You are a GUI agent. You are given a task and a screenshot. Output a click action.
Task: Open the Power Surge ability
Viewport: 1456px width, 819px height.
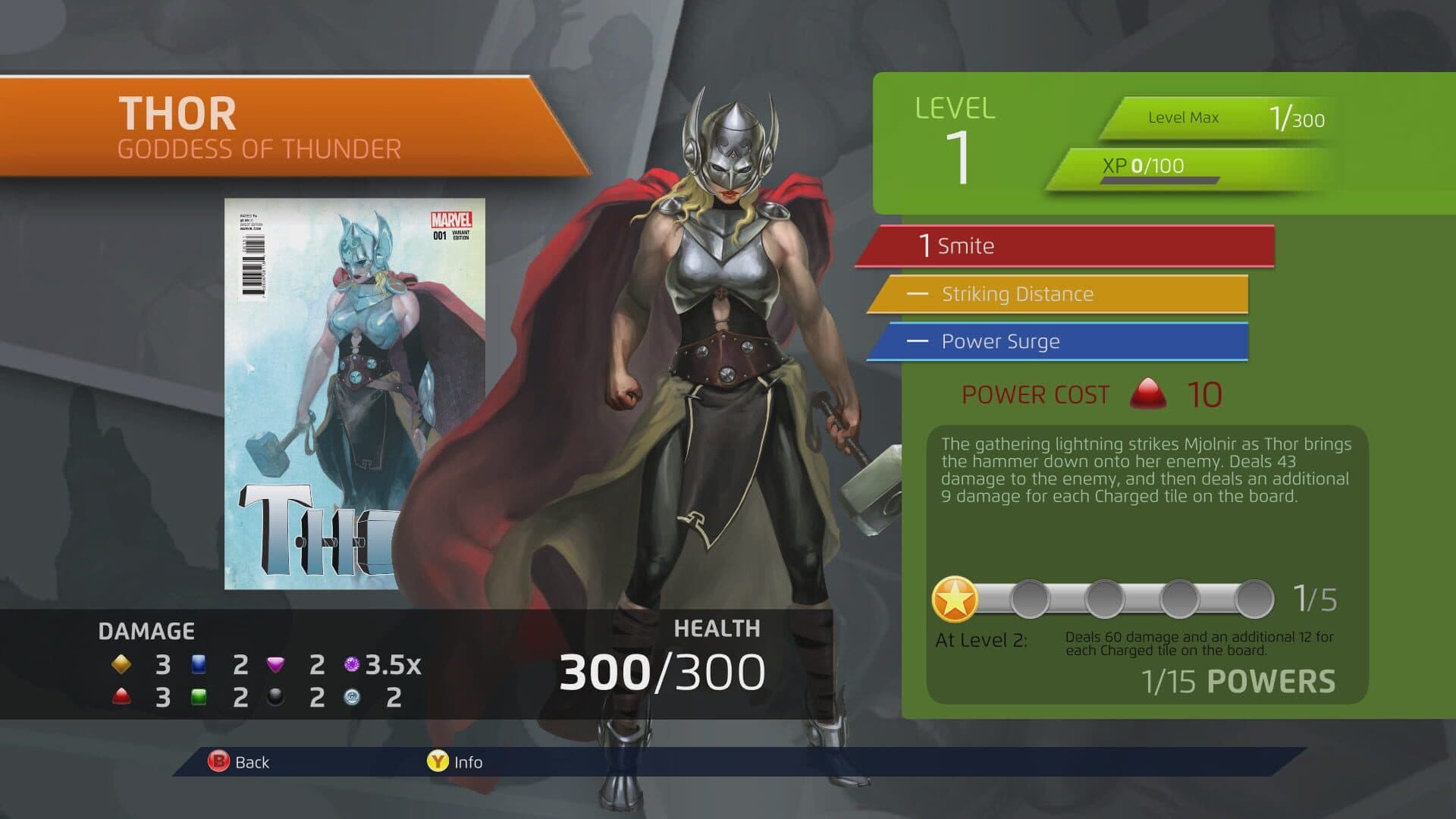pyautogui.click(x=1058, y=342)
